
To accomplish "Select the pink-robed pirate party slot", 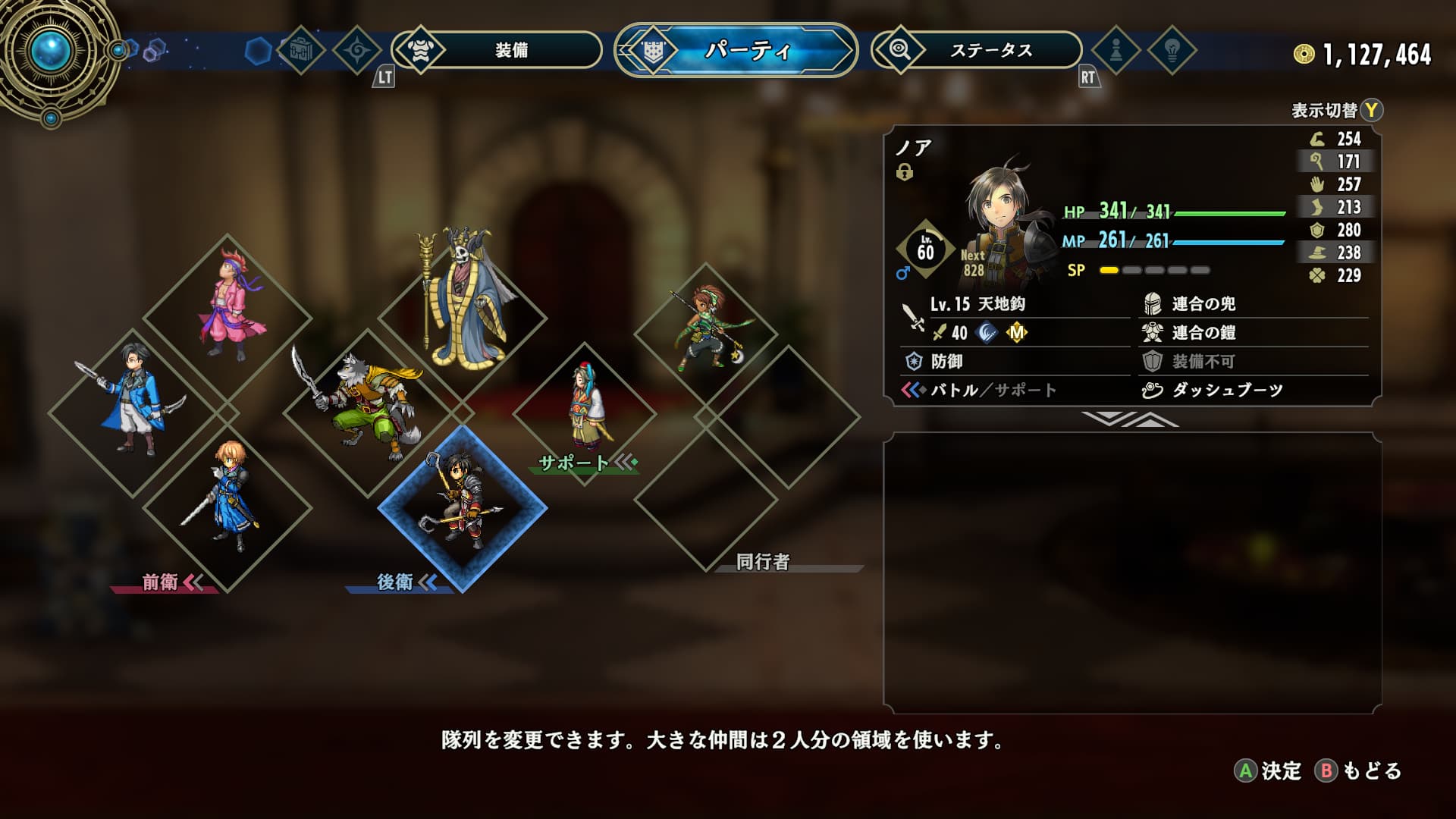I will (x=227, y=318).
